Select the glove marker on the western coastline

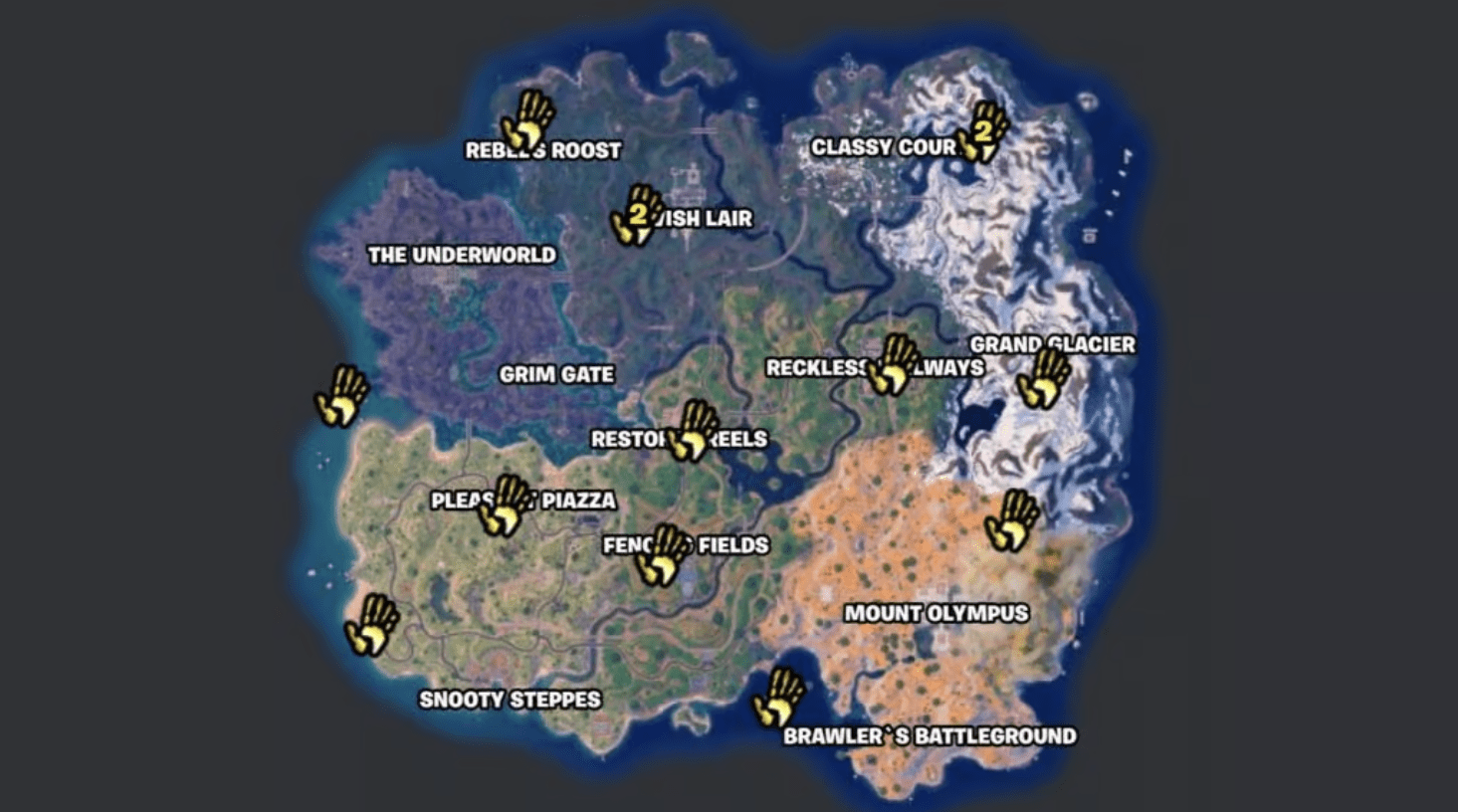tap(338, 396)
